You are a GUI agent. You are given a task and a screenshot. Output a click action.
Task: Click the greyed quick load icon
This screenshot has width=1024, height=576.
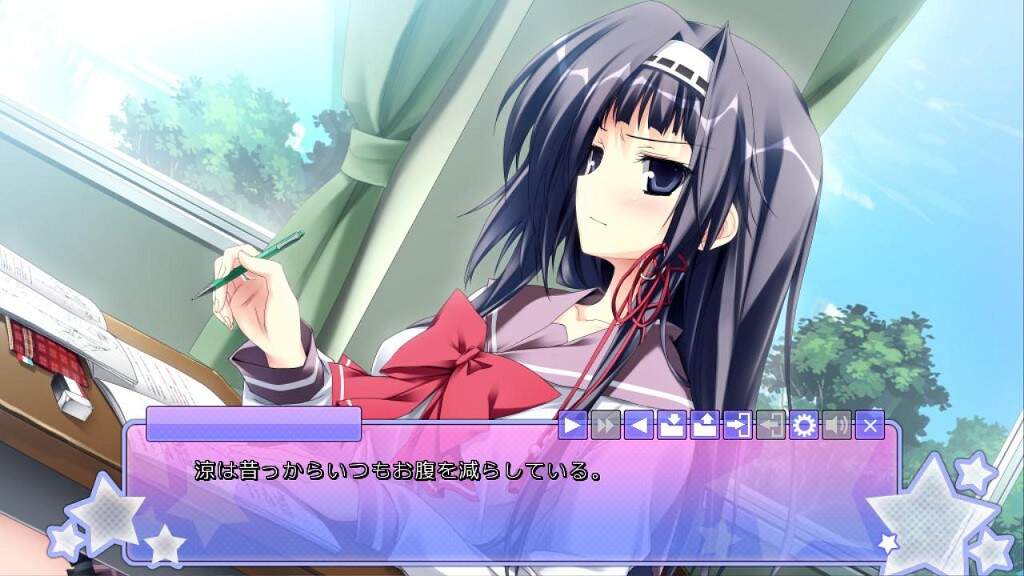tap(770, 425)
